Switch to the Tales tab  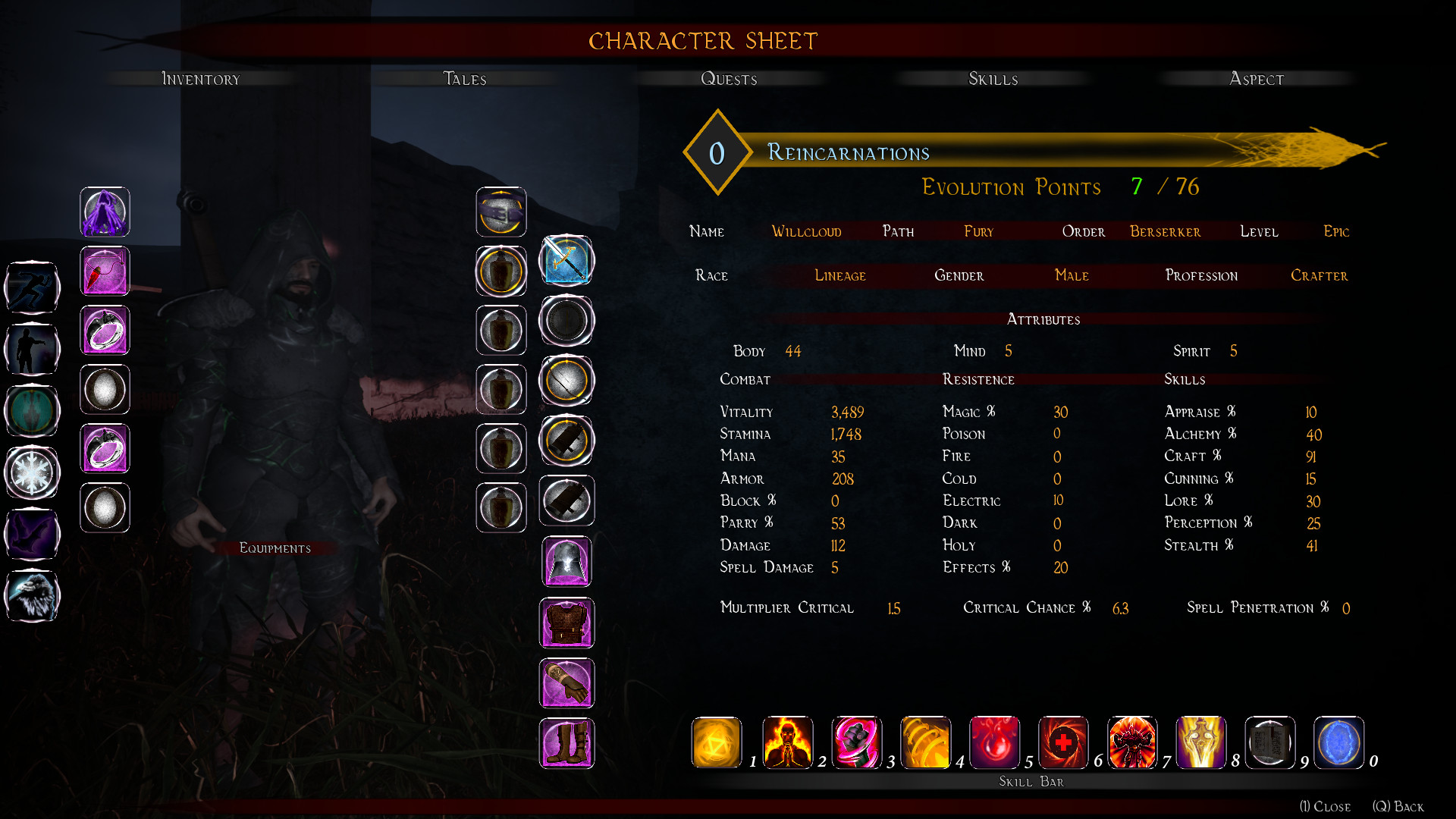coord(464,79)
